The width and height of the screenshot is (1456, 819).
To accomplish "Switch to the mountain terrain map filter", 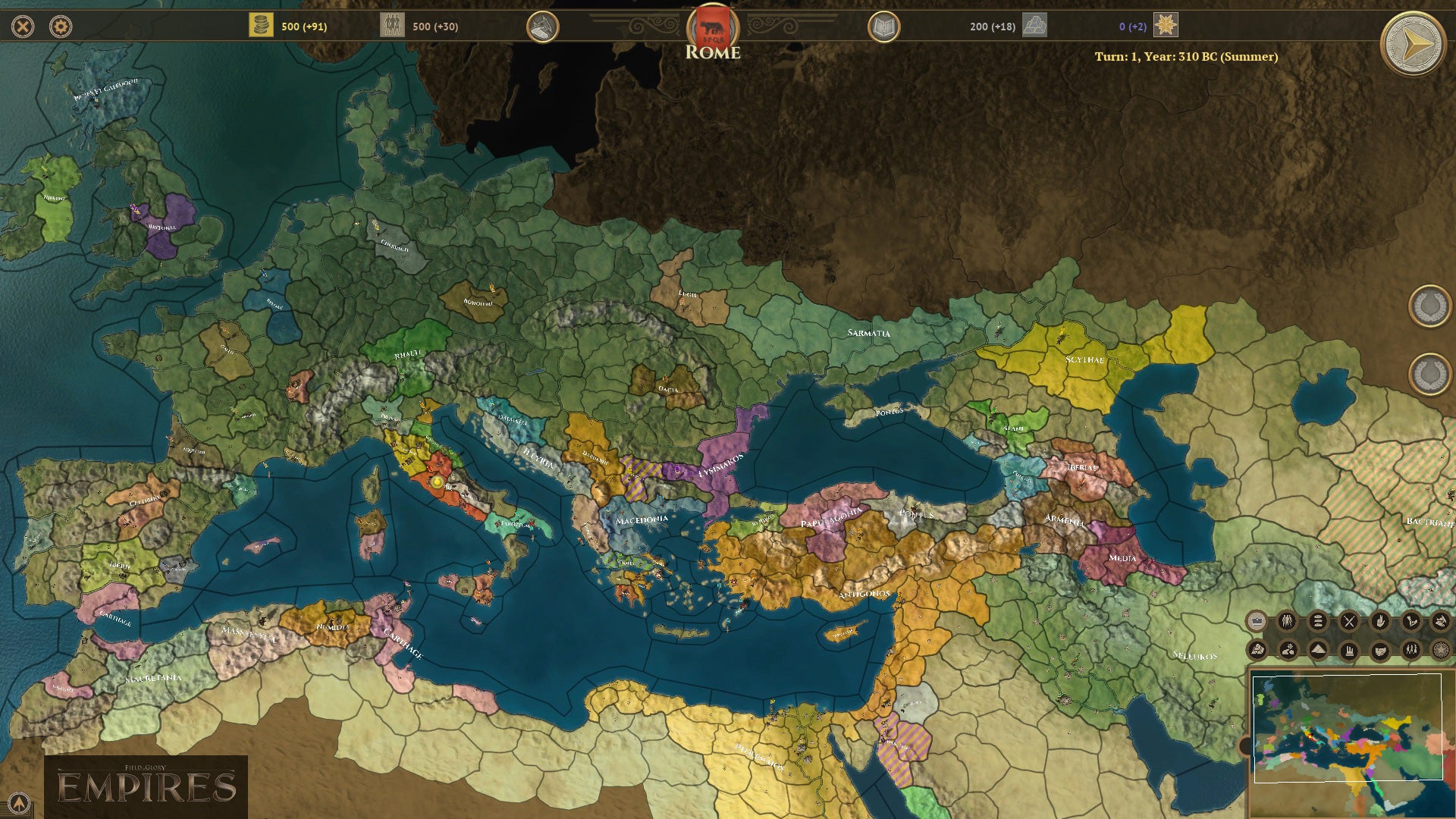I will 1318,650.
